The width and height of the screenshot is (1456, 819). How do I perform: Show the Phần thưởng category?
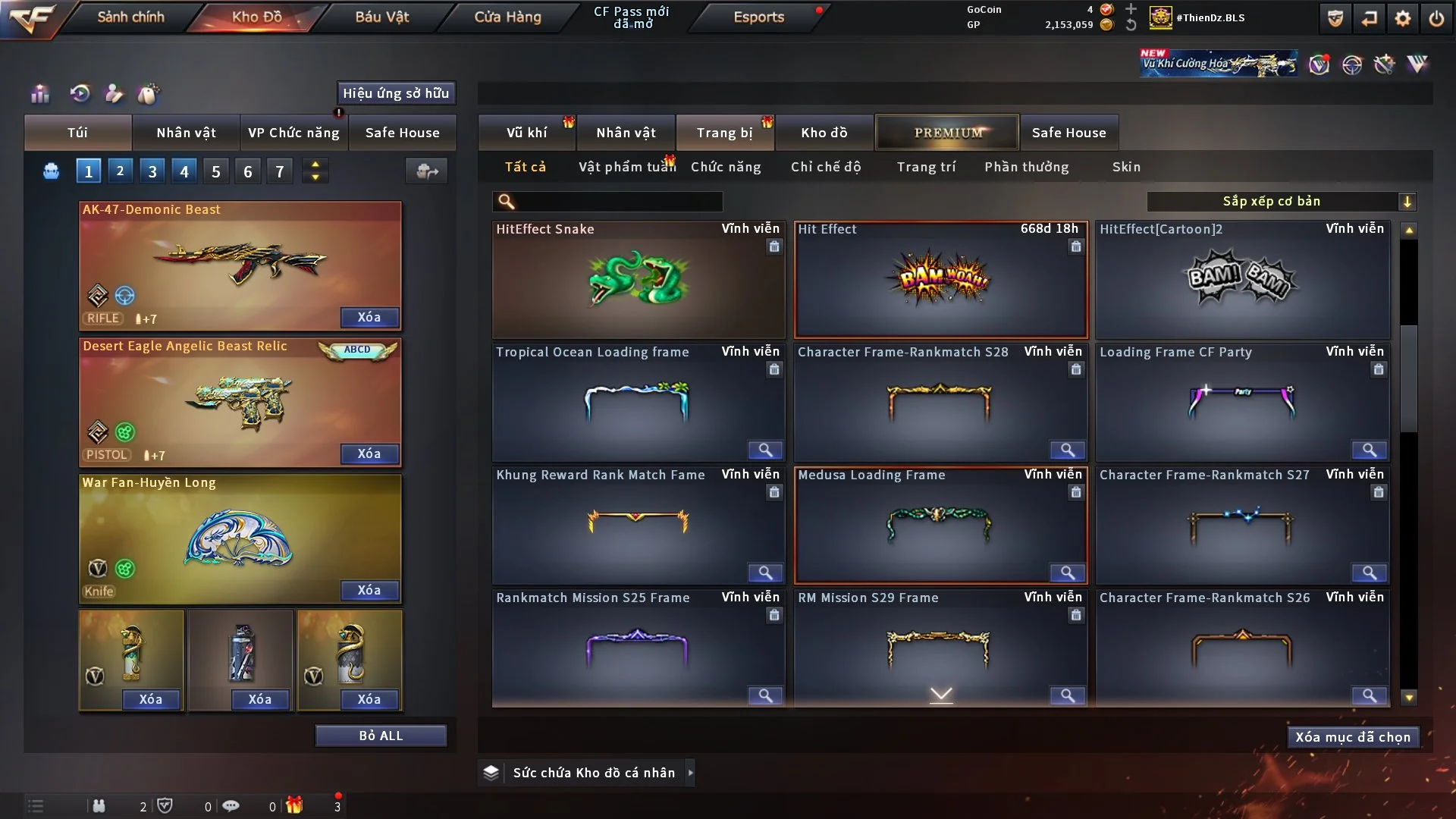coord(1026,167)
